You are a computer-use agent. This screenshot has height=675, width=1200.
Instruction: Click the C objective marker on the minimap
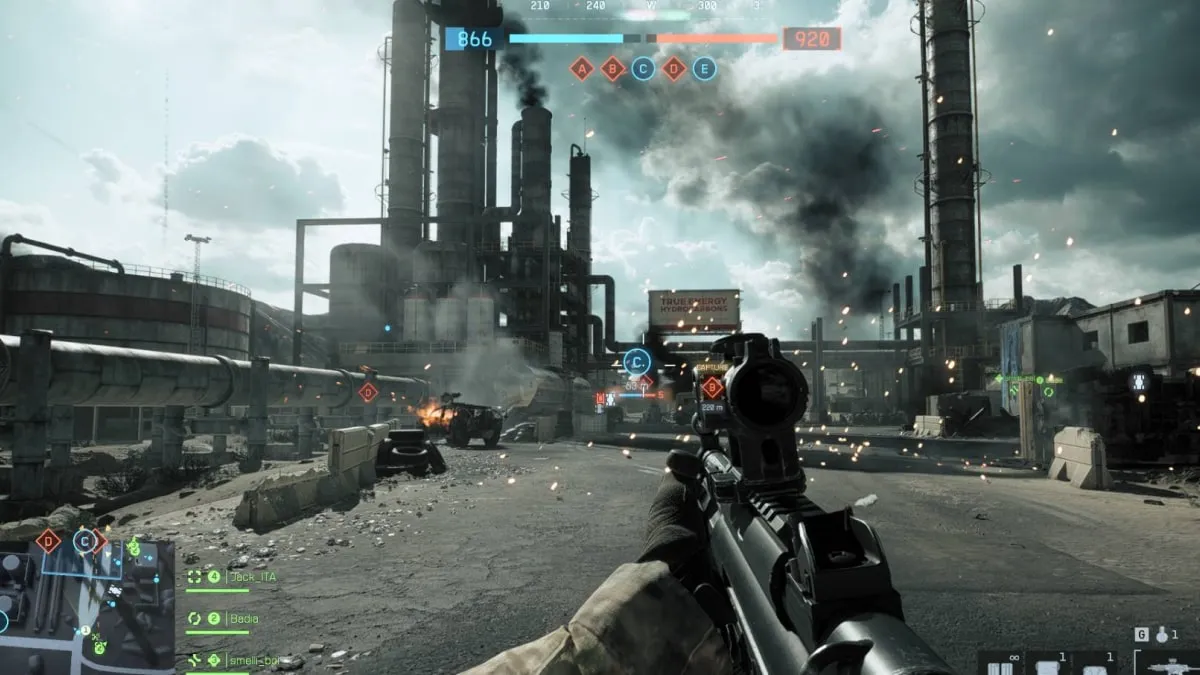pos(85,542)
